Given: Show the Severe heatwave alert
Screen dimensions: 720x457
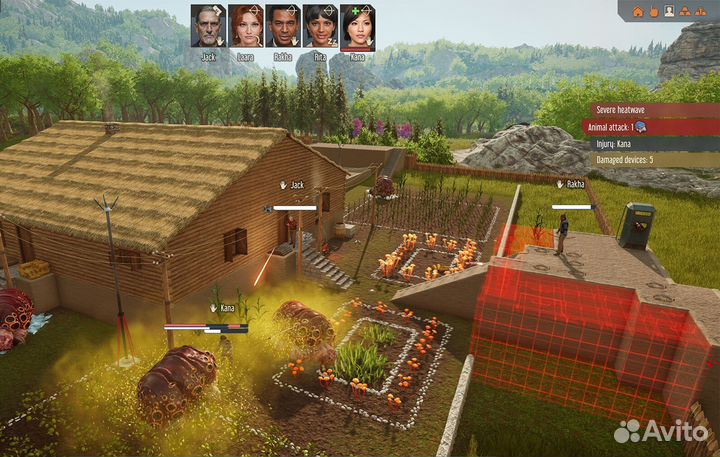Looking at the screenshot, I should (649, 111).
